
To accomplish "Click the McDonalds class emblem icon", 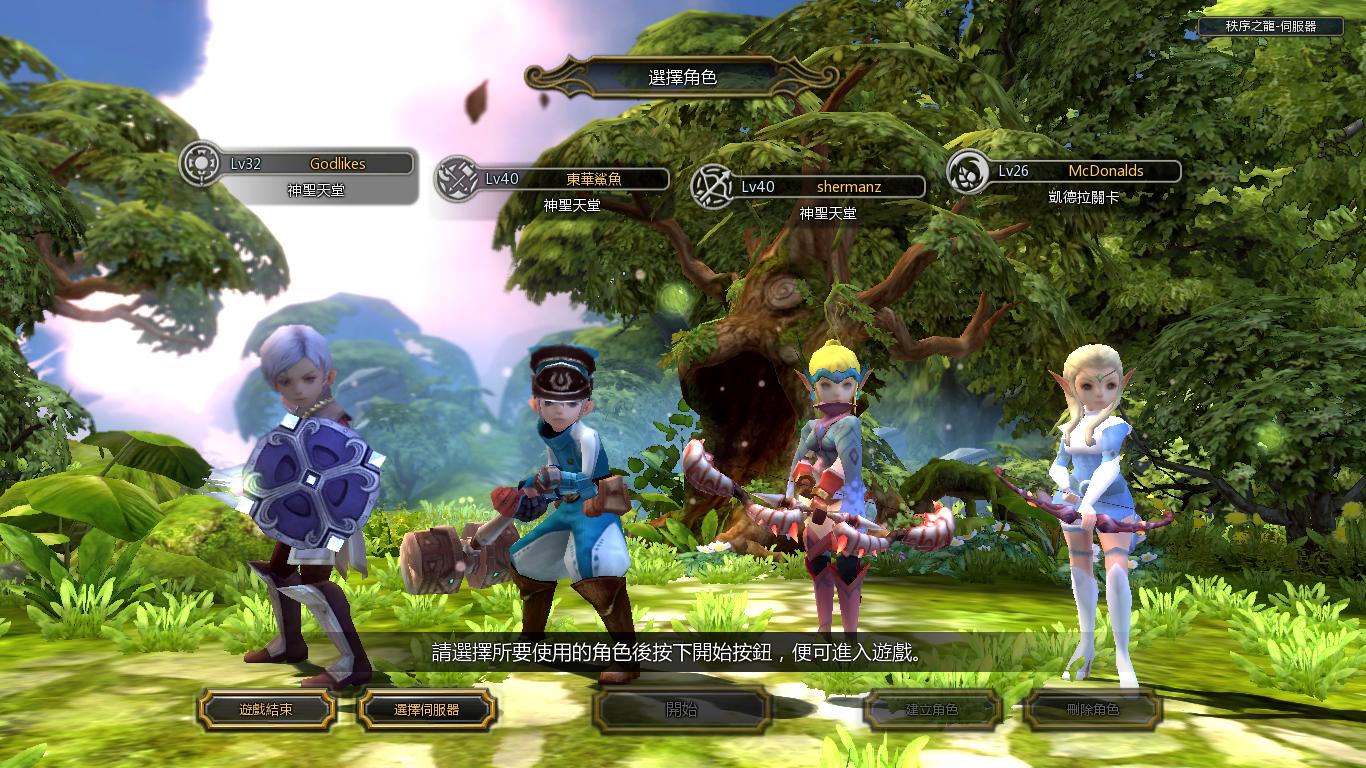I will 968,171.
